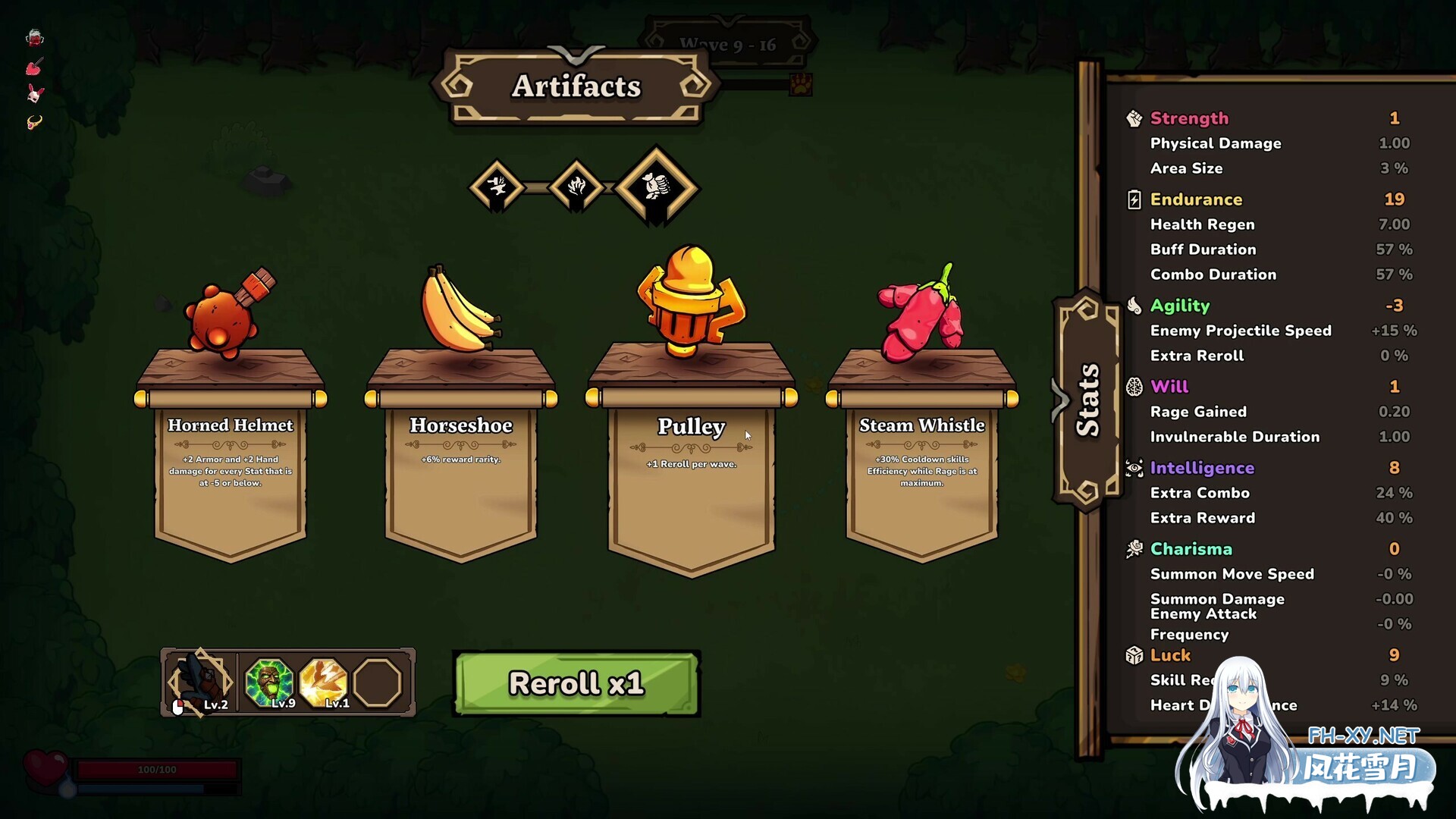Select the large highlighted diamond step
The width and height of the screenshot is (1456, 819).
[656, 187]
